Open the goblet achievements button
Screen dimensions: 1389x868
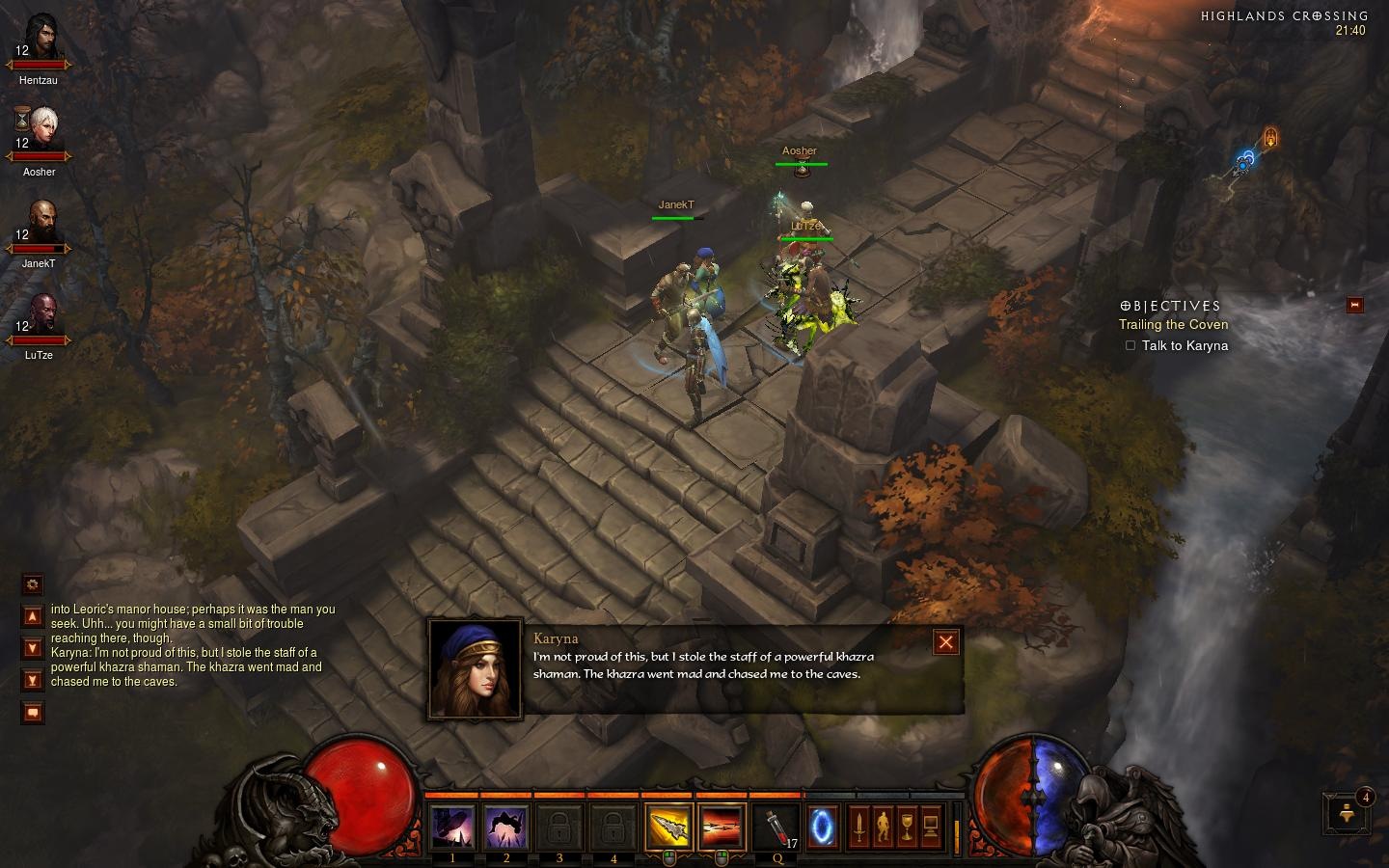(907, 827)
